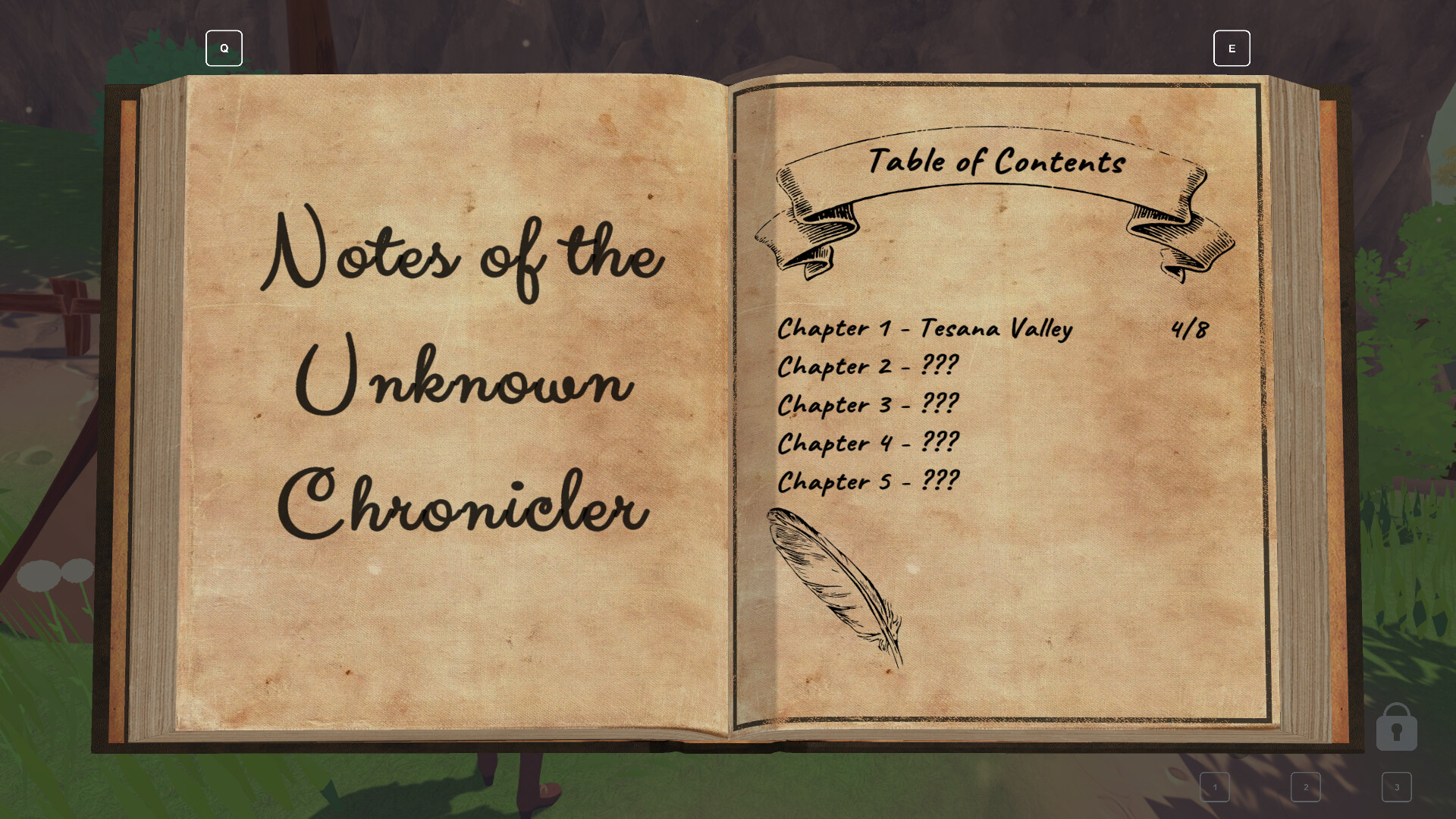Select Chapter 3 in the contents list
This screenshot has height=819, width=1456.
coord(869,405)
